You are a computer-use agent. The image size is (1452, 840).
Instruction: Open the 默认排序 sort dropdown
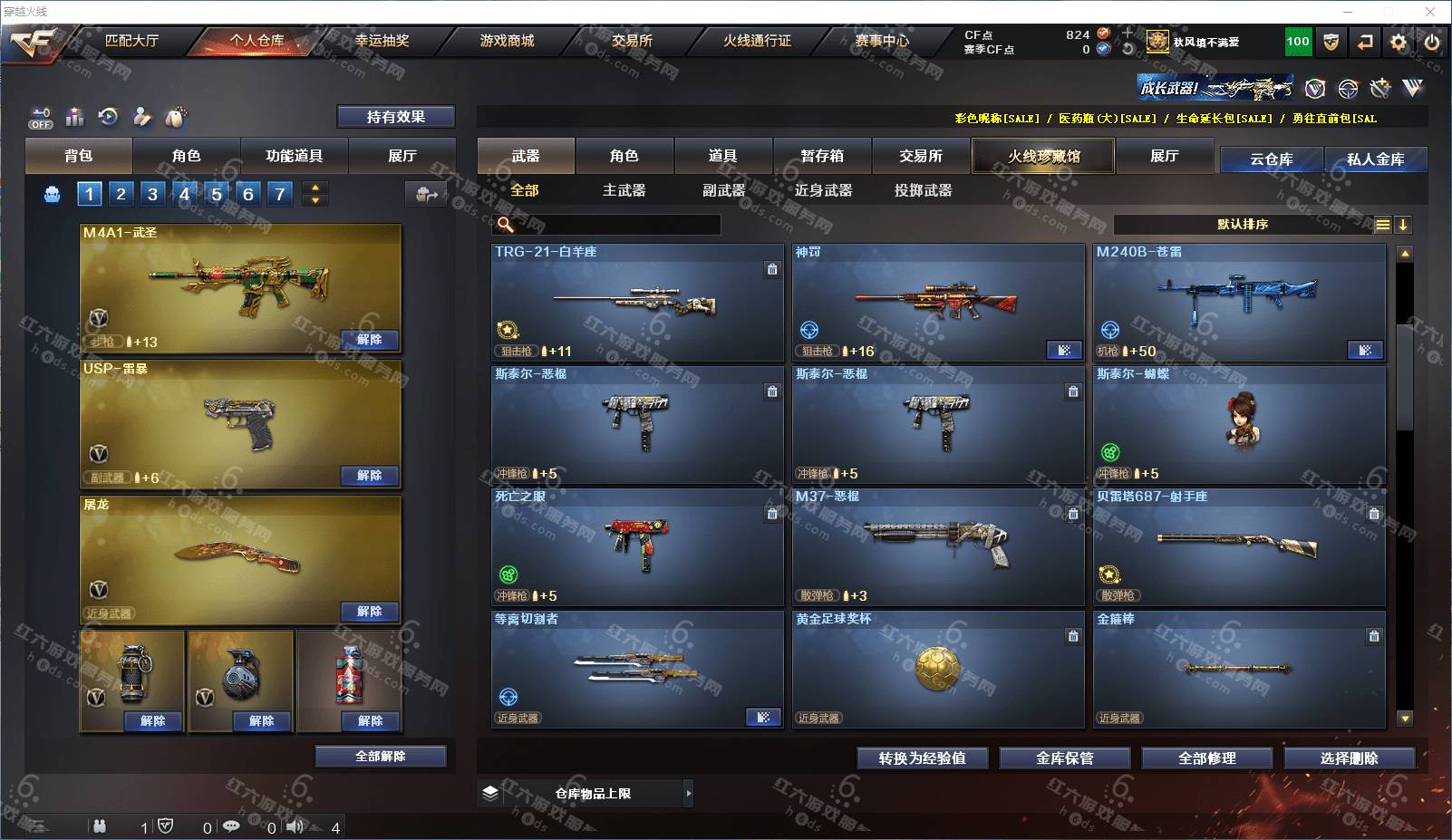click(x=1243, y=225)
